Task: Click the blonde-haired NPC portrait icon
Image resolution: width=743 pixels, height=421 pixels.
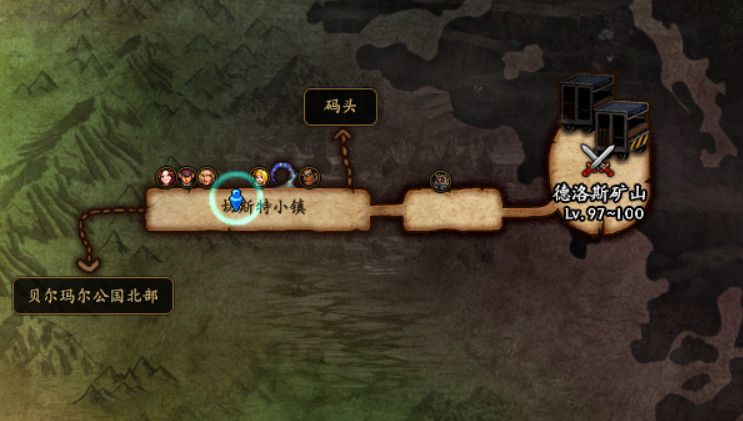Action: (x=260, y=177)
